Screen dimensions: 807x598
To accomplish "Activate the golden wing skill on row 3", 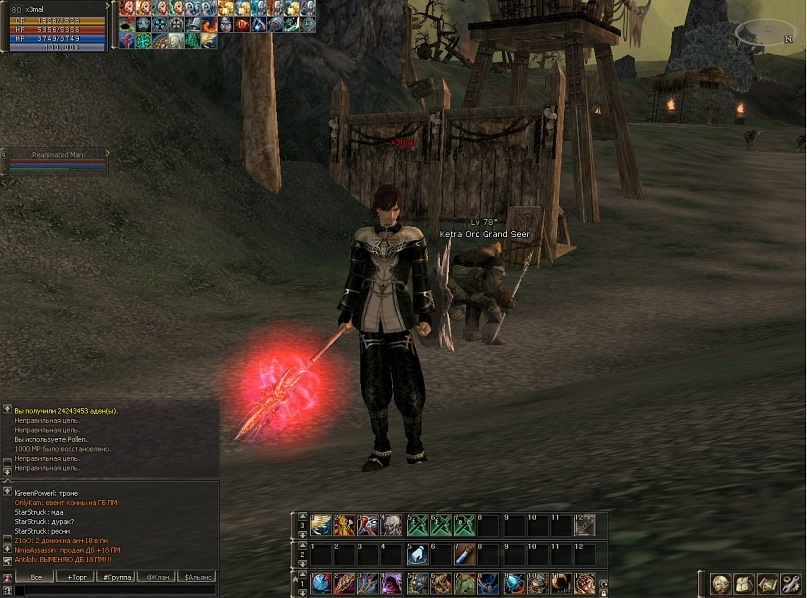I will pyautogui.click(x=321, y=526).
